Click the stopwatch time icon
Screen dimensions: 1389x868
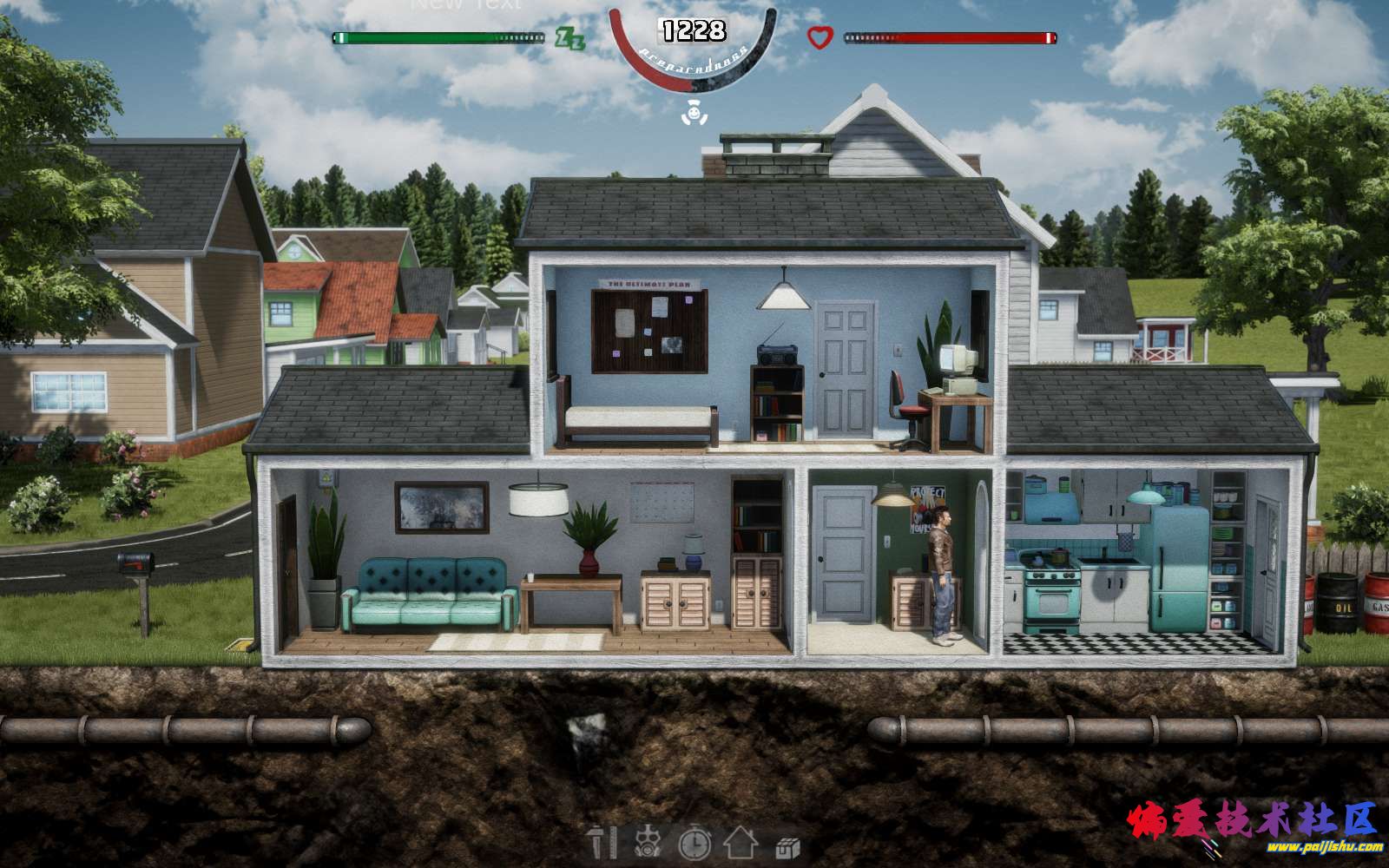(694, 843)
